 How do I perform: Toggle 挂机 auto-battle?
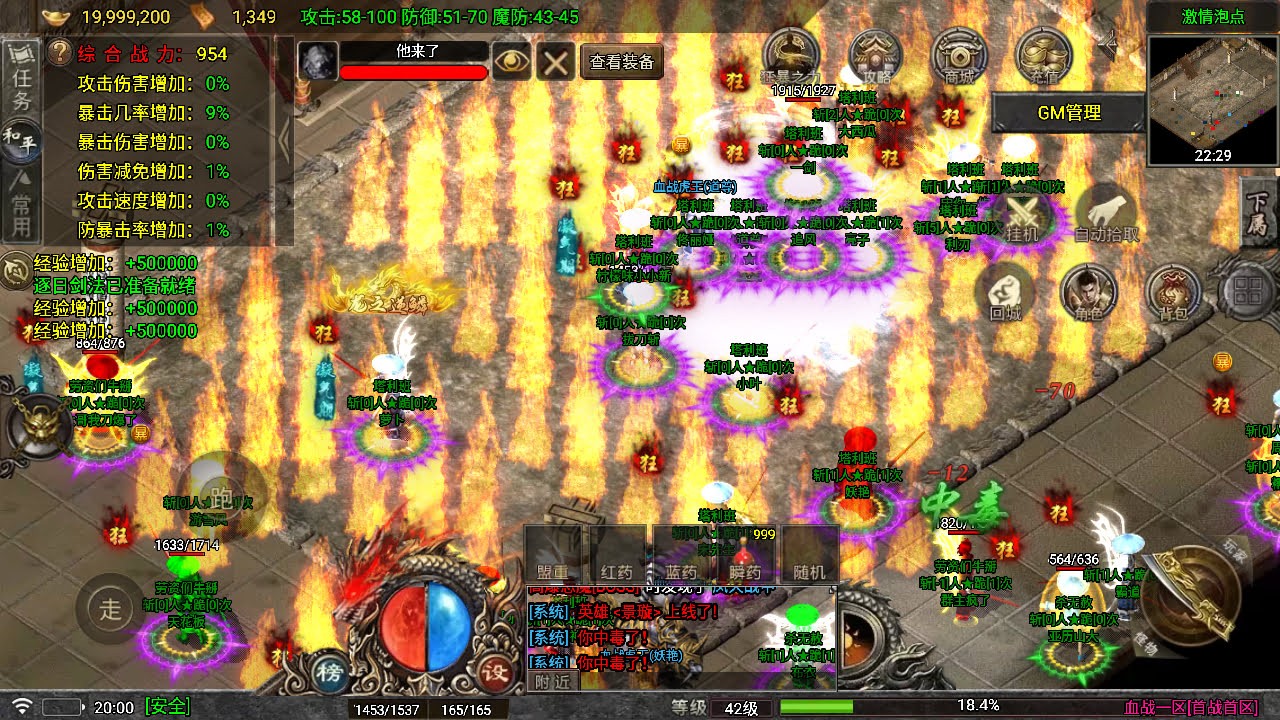(x=1022, y=215)
